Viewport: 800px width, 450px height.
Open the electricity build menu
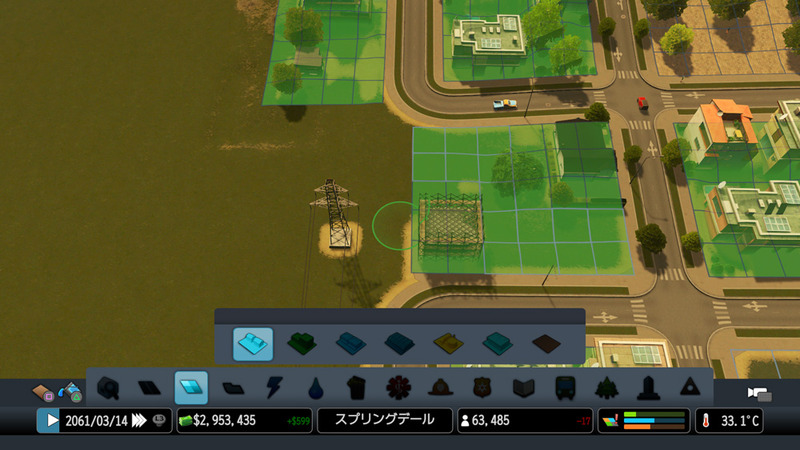click(x=273, y=387)
